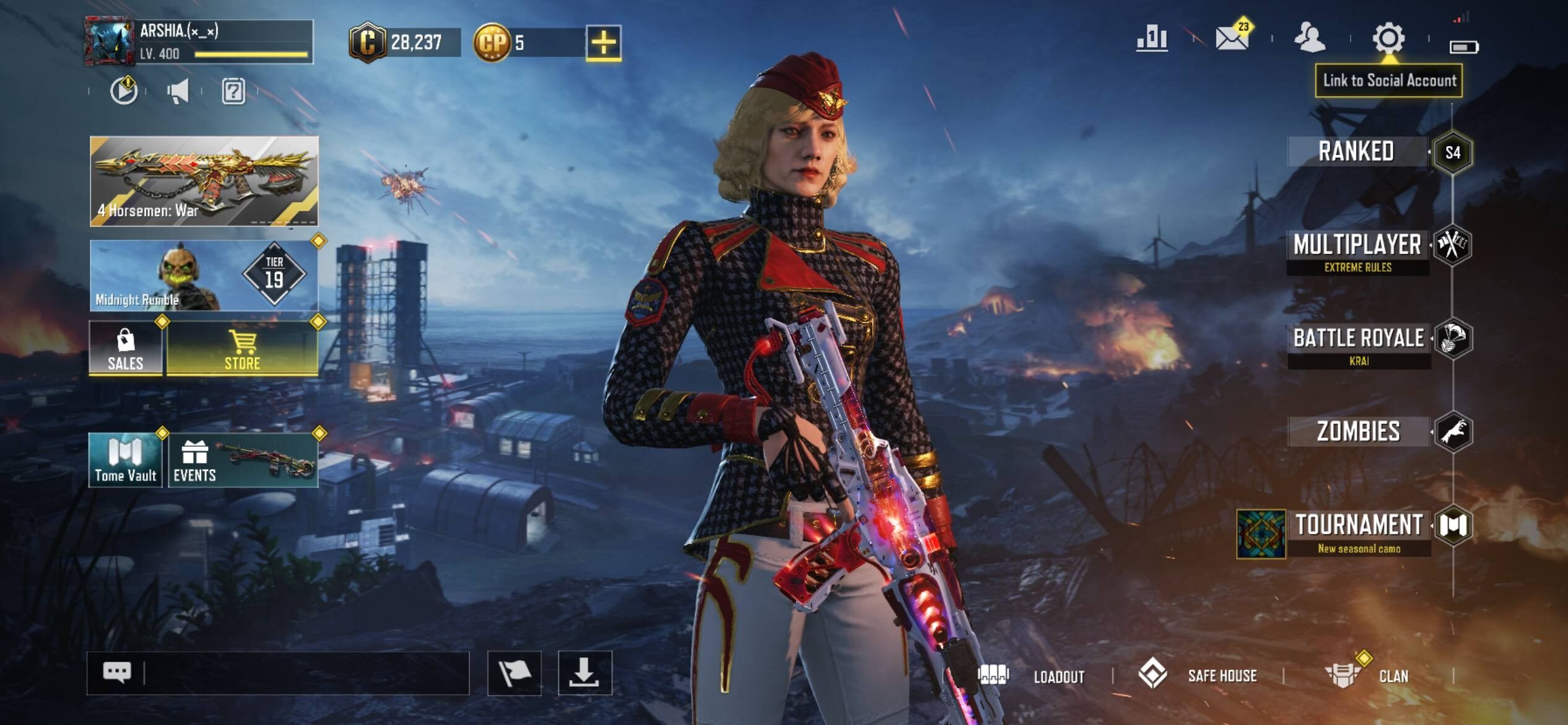Enter Battle Royale mode
The image size is (1568, 725).
1359,339
